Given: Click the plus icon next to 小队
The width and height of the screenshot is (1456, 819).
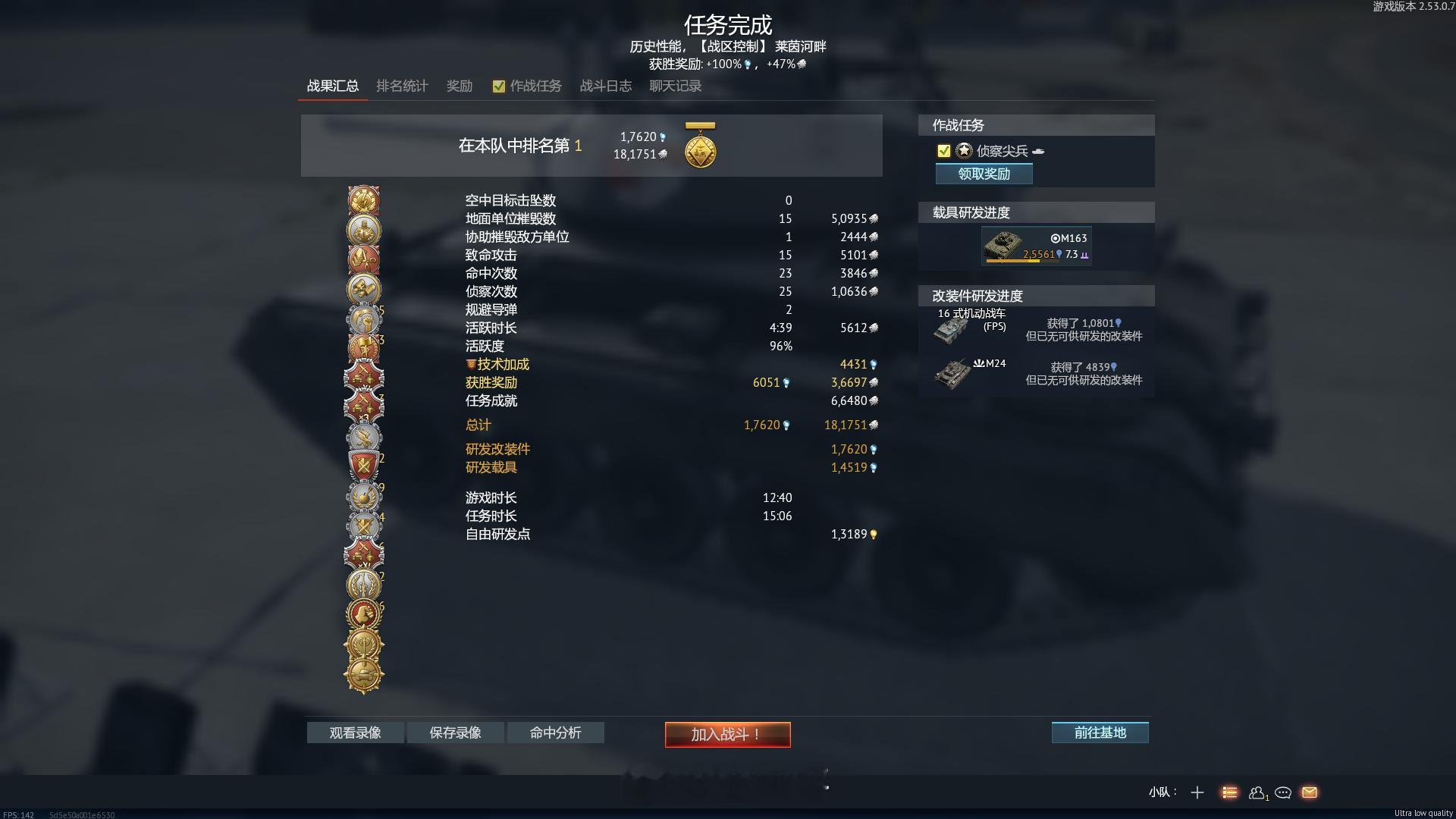Looking at the screenshot, I should [x=1197, y=792].
